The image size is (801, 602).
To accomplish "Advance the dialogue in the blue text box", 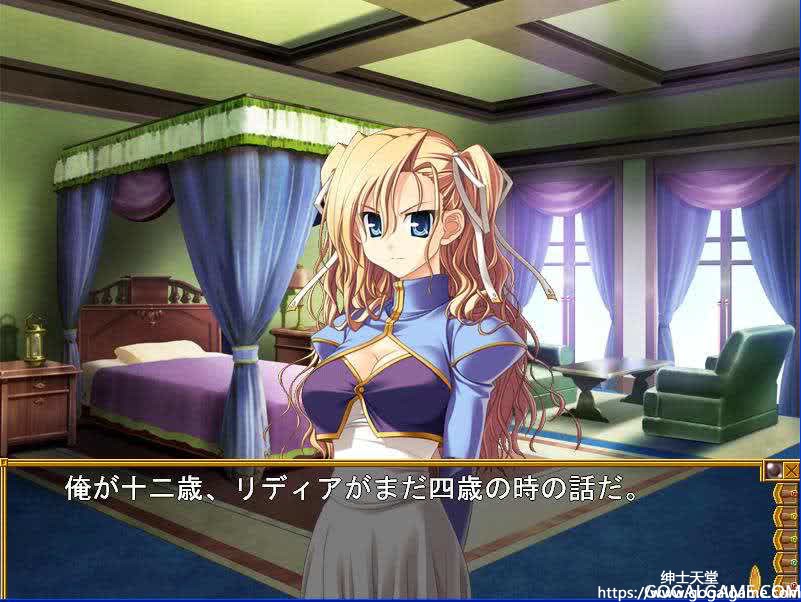I will pyautogui.click(x=380, y=530).
